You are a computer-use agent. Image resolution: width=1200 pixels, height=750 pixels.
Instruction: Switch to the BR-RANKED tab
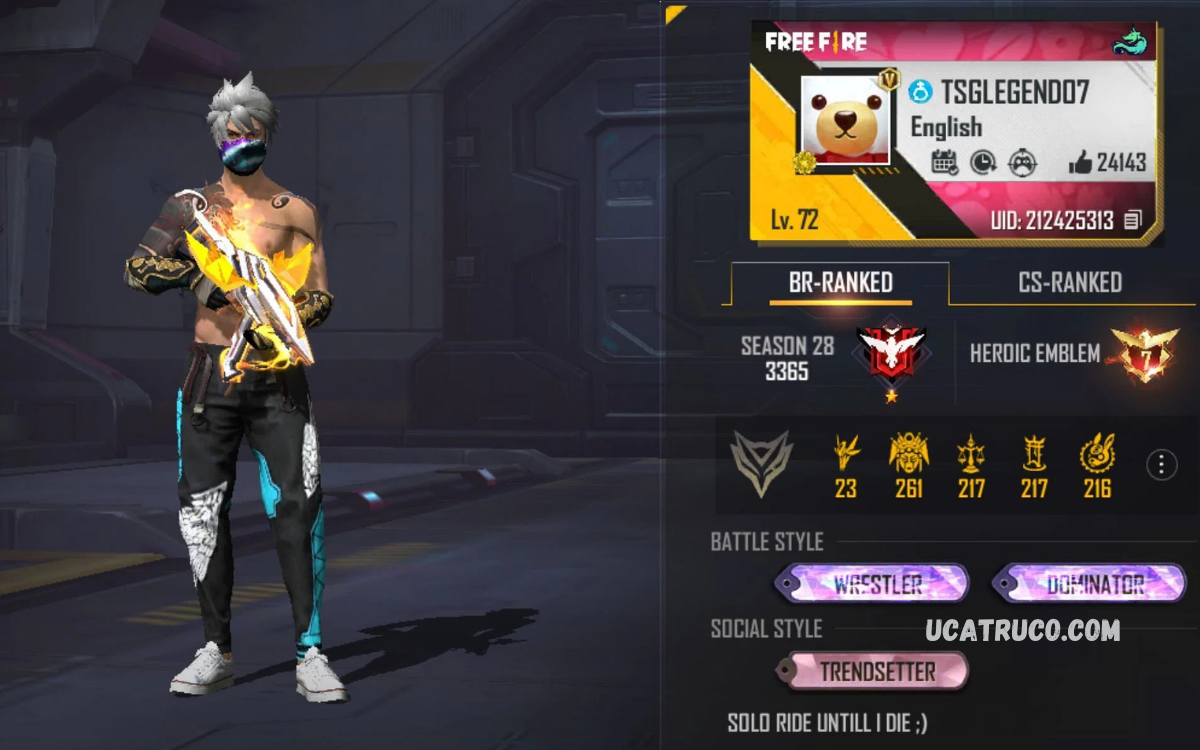tap(840, 283)
